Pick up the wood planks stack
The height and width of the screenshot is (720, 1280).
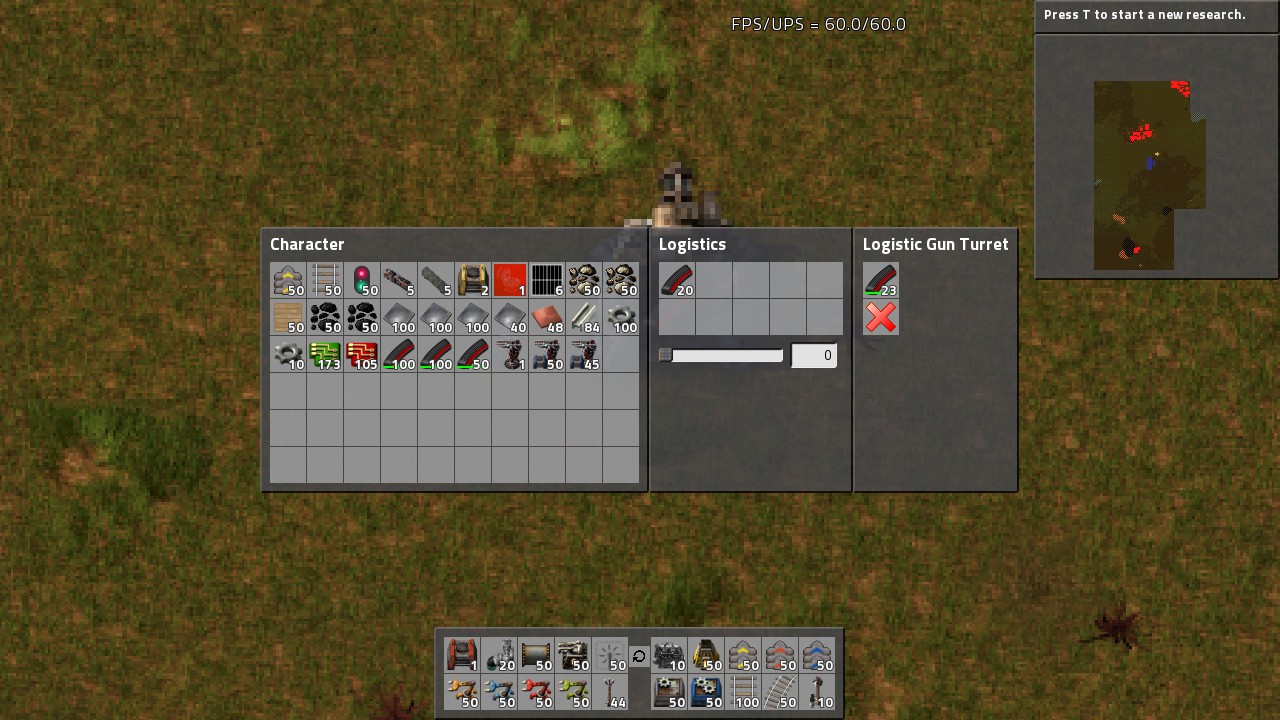pyautogui.click(x=288, y=318)
